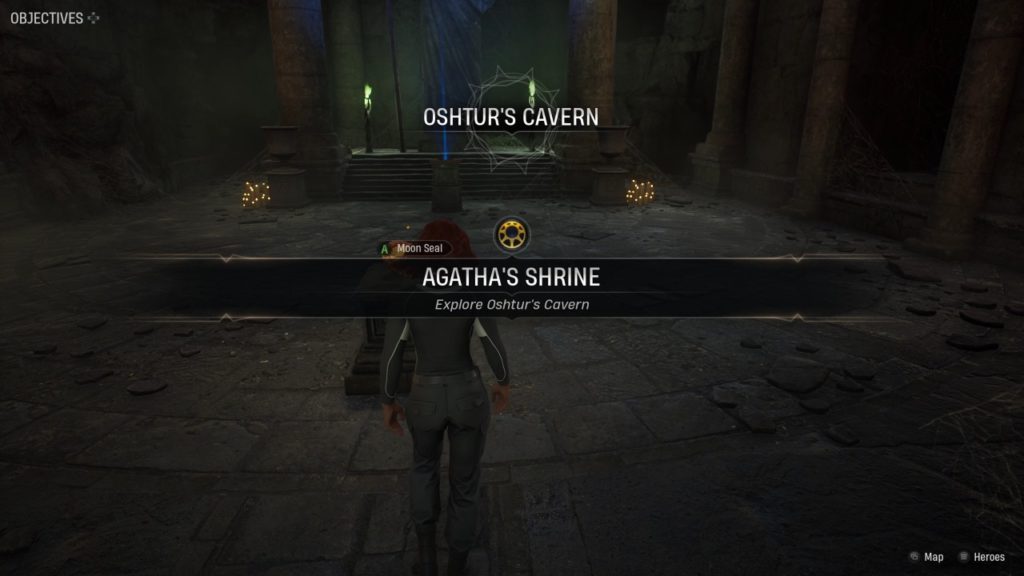1024x576 pixels.
Task: Open the Map
Action: click(x=926, y=557)
